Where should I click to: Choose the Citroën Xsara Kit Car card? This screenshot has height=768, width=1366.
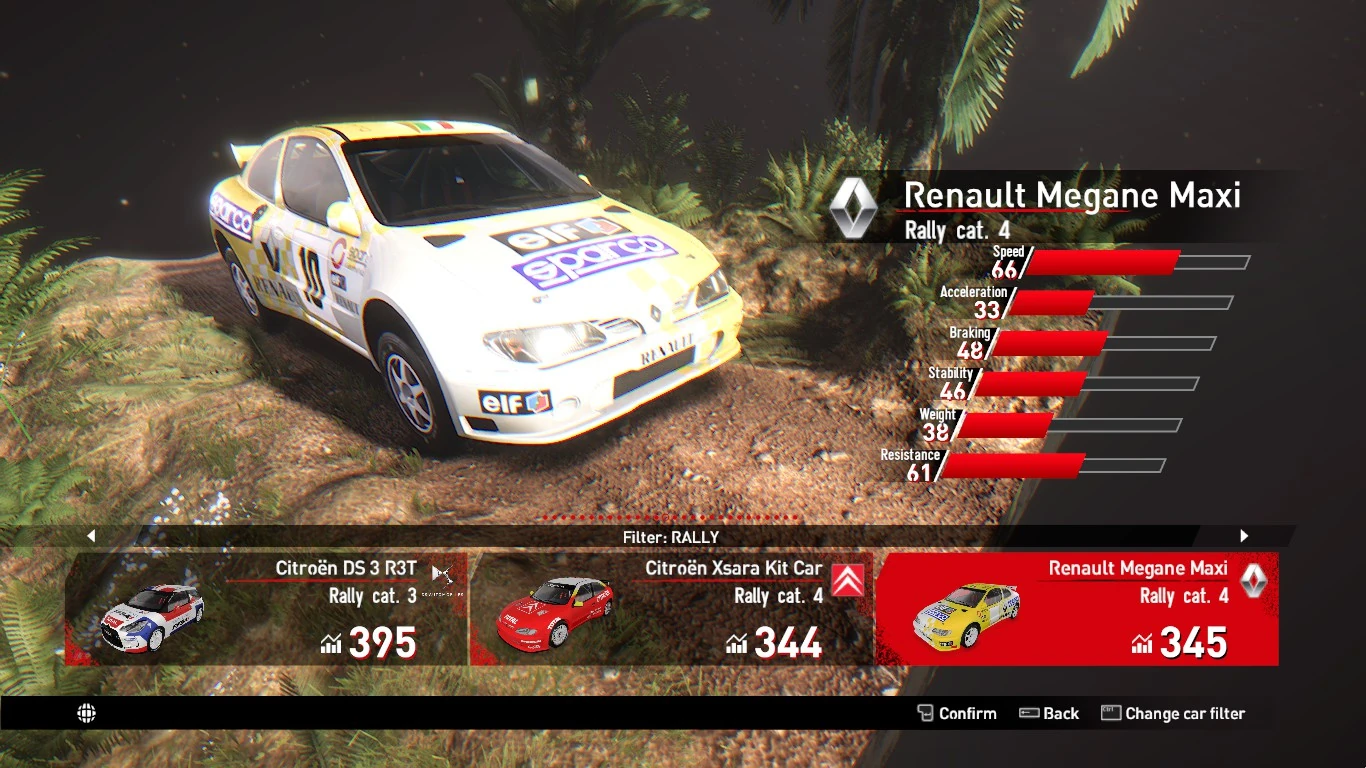(671, 609)
